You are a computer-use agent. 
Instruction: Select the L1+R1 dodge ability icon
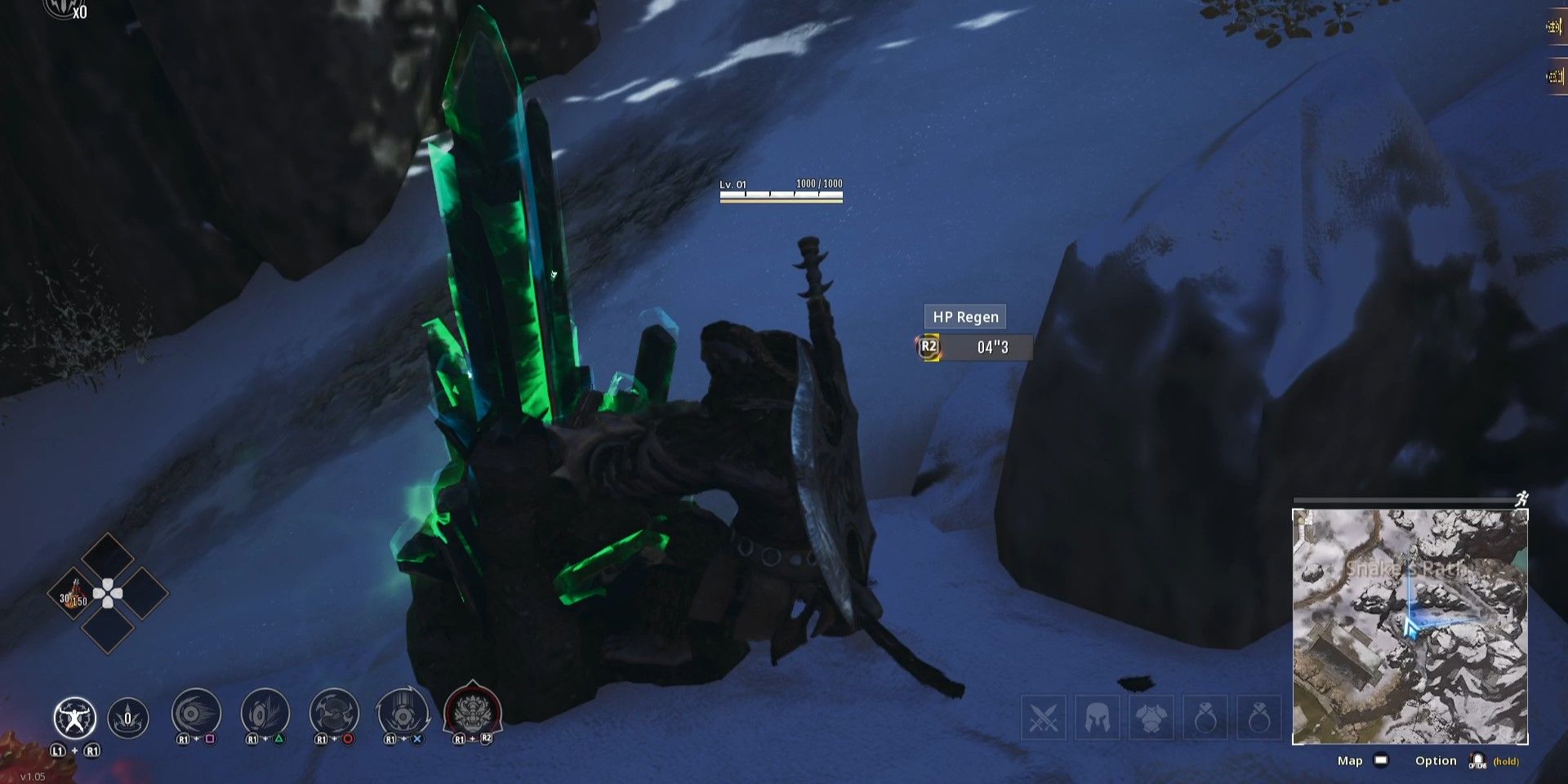74,719
